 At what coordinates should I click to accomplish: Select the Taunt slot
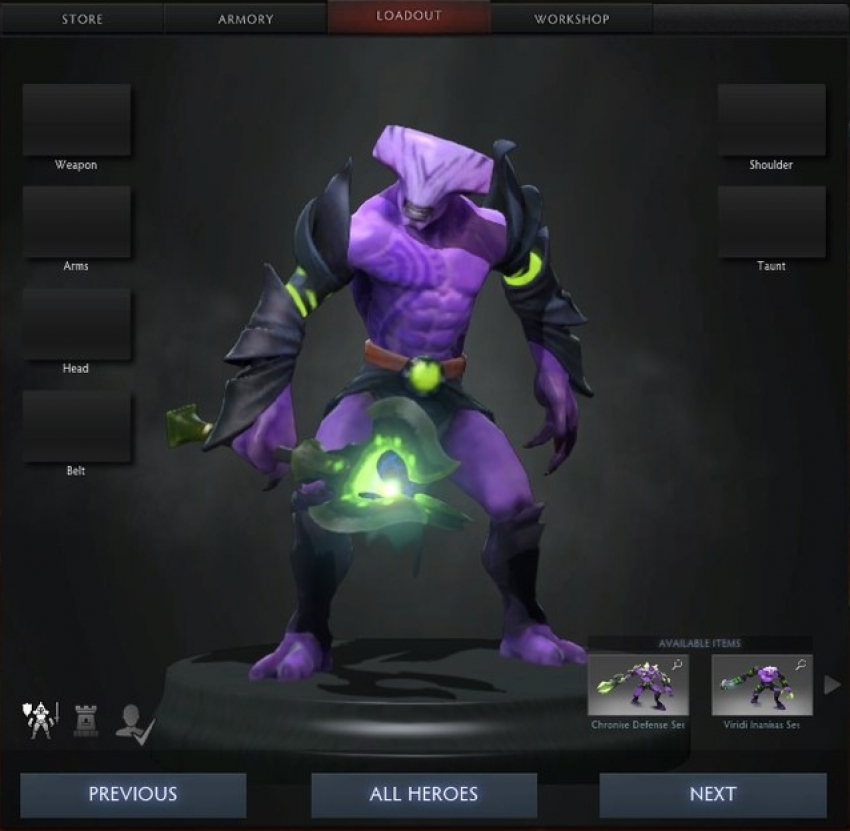point(771,222)
